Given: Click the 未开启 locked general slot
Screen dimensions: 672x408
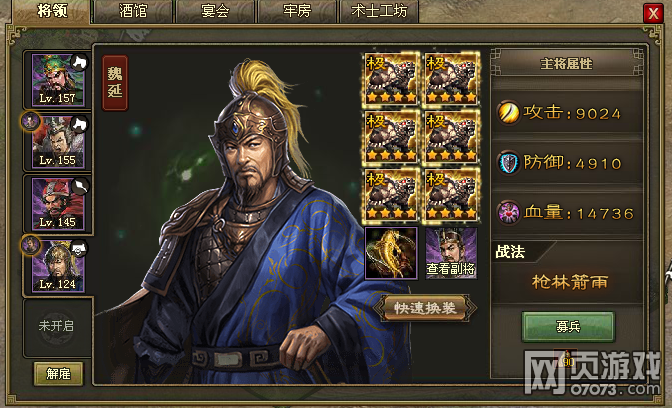Looking at the screenshot, I should [58, 326].
